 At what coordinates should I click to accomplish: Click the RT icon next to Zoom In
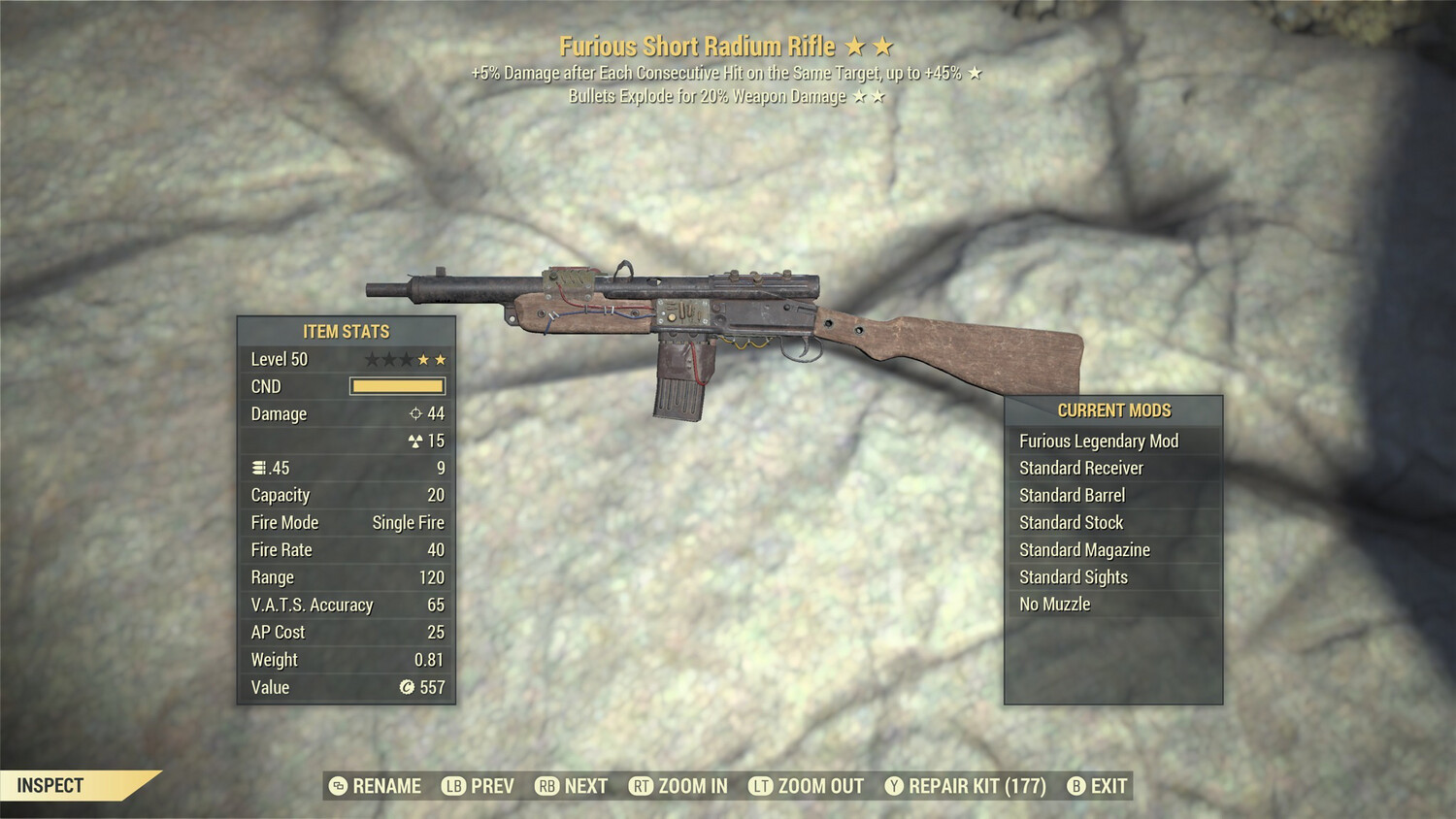click(x=642, y=786)
